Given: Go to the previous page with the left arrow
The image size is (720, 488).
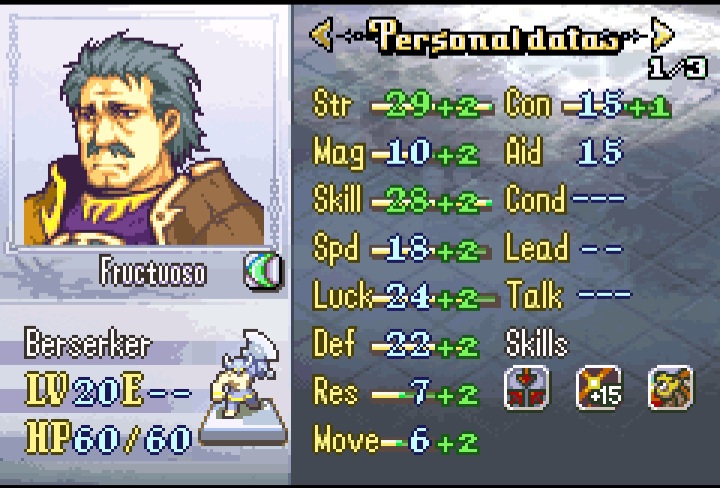Looking at the screenshot, I should 321,36.
